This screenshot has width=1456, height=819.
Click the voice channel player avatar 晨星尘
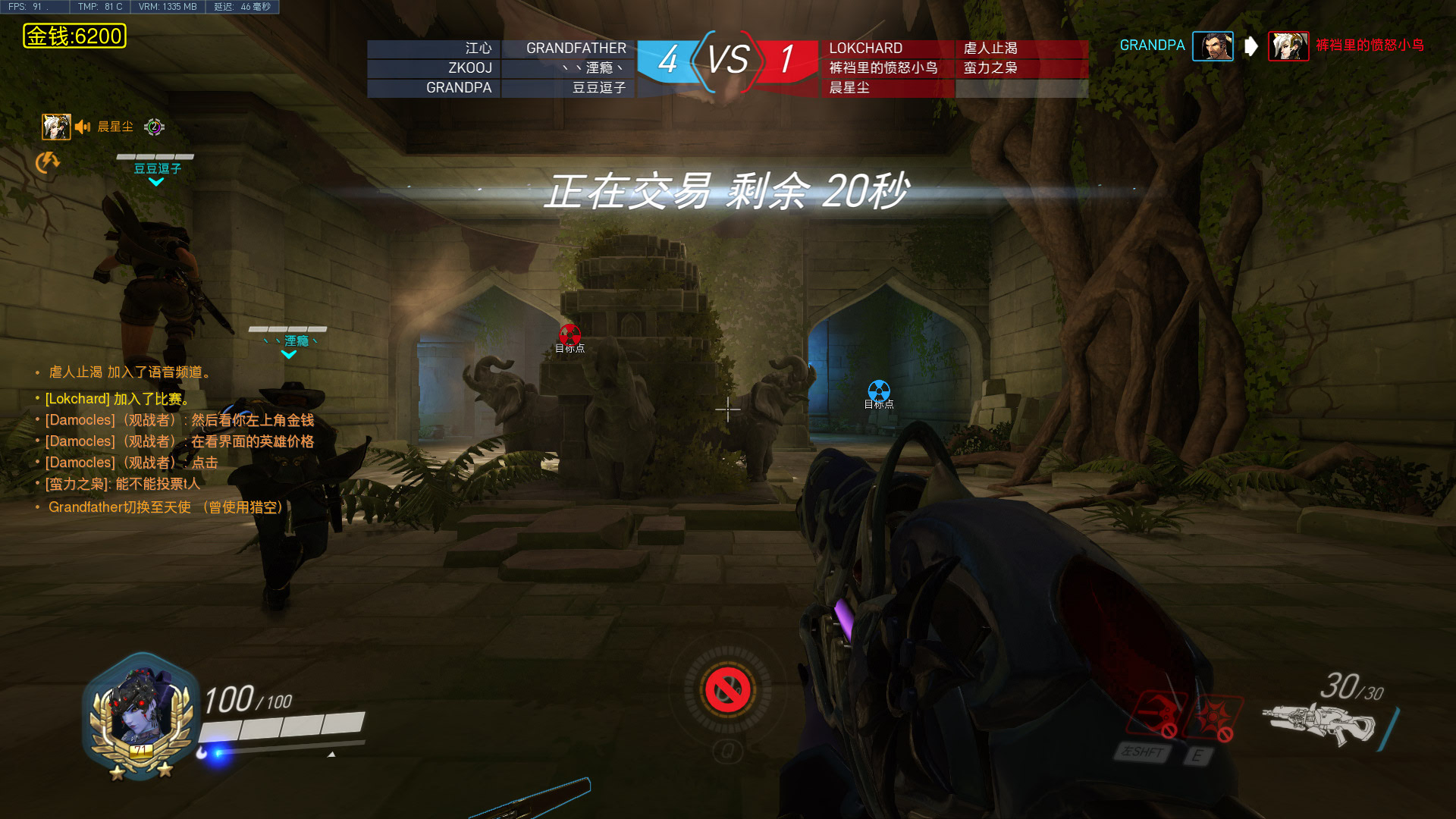click(56, 127)
